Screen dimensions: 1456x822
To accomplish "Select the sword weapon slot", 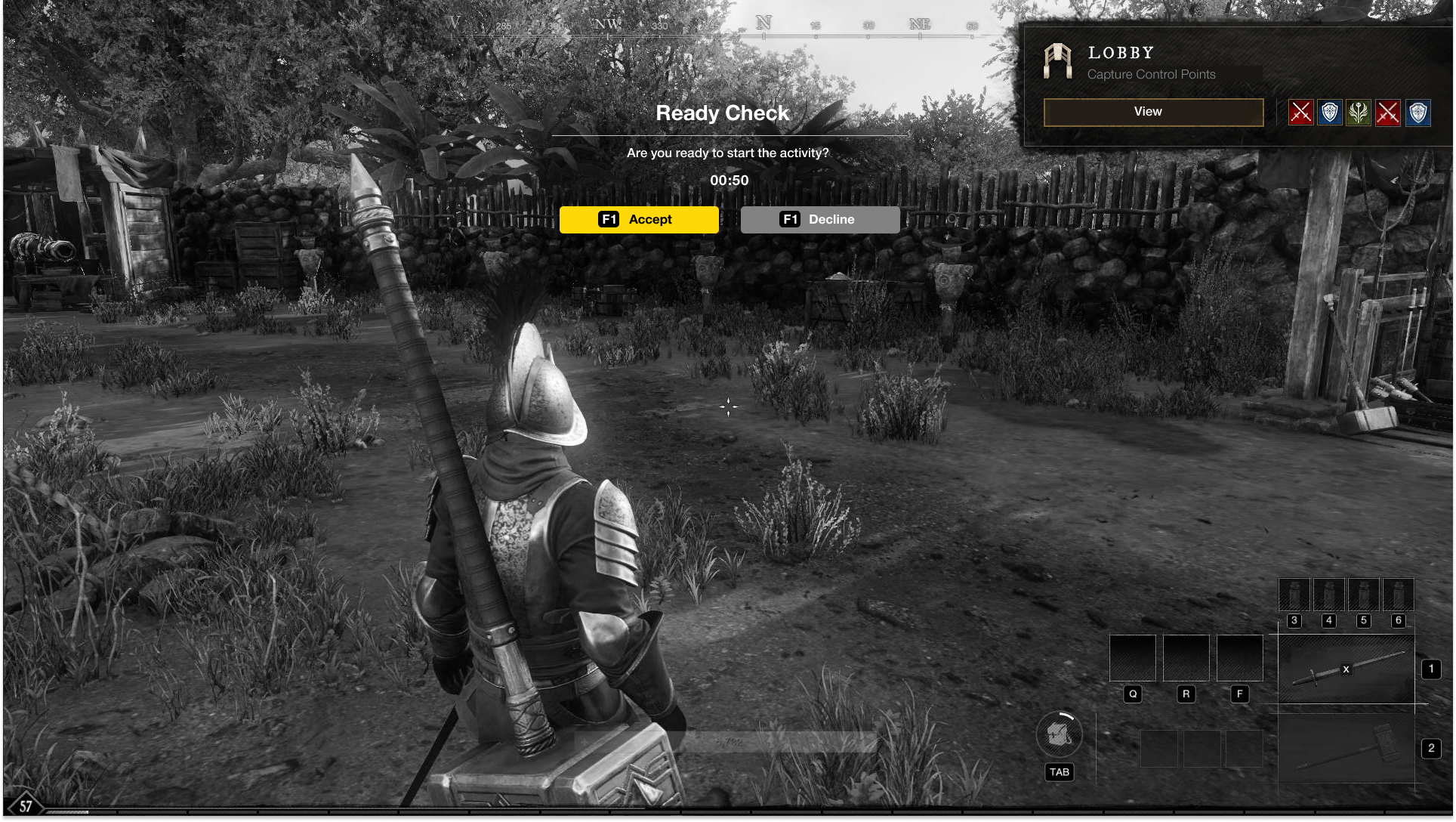I will 1346,669.
